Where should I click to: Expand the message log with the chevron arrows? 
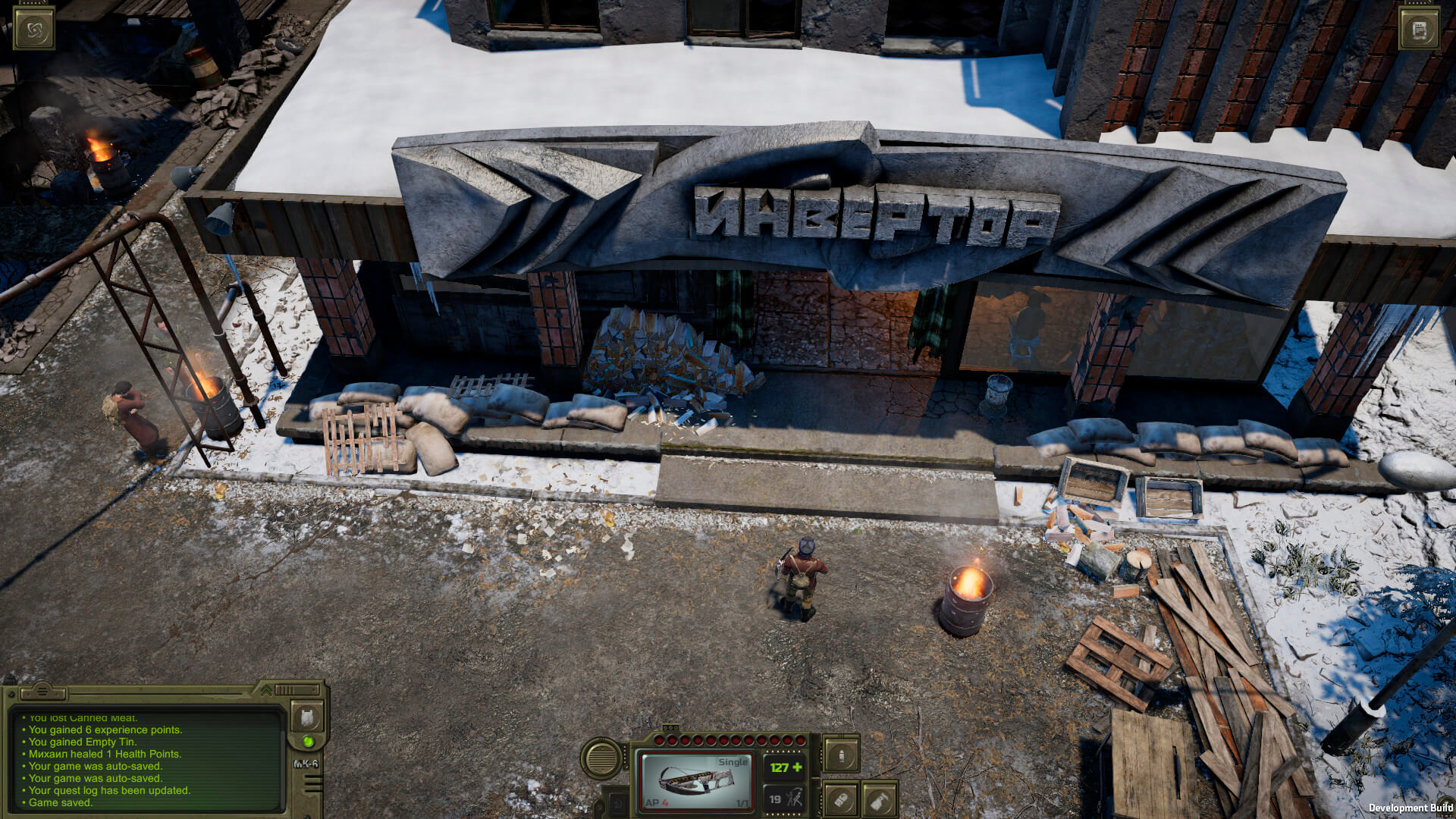tap(266, 691)
